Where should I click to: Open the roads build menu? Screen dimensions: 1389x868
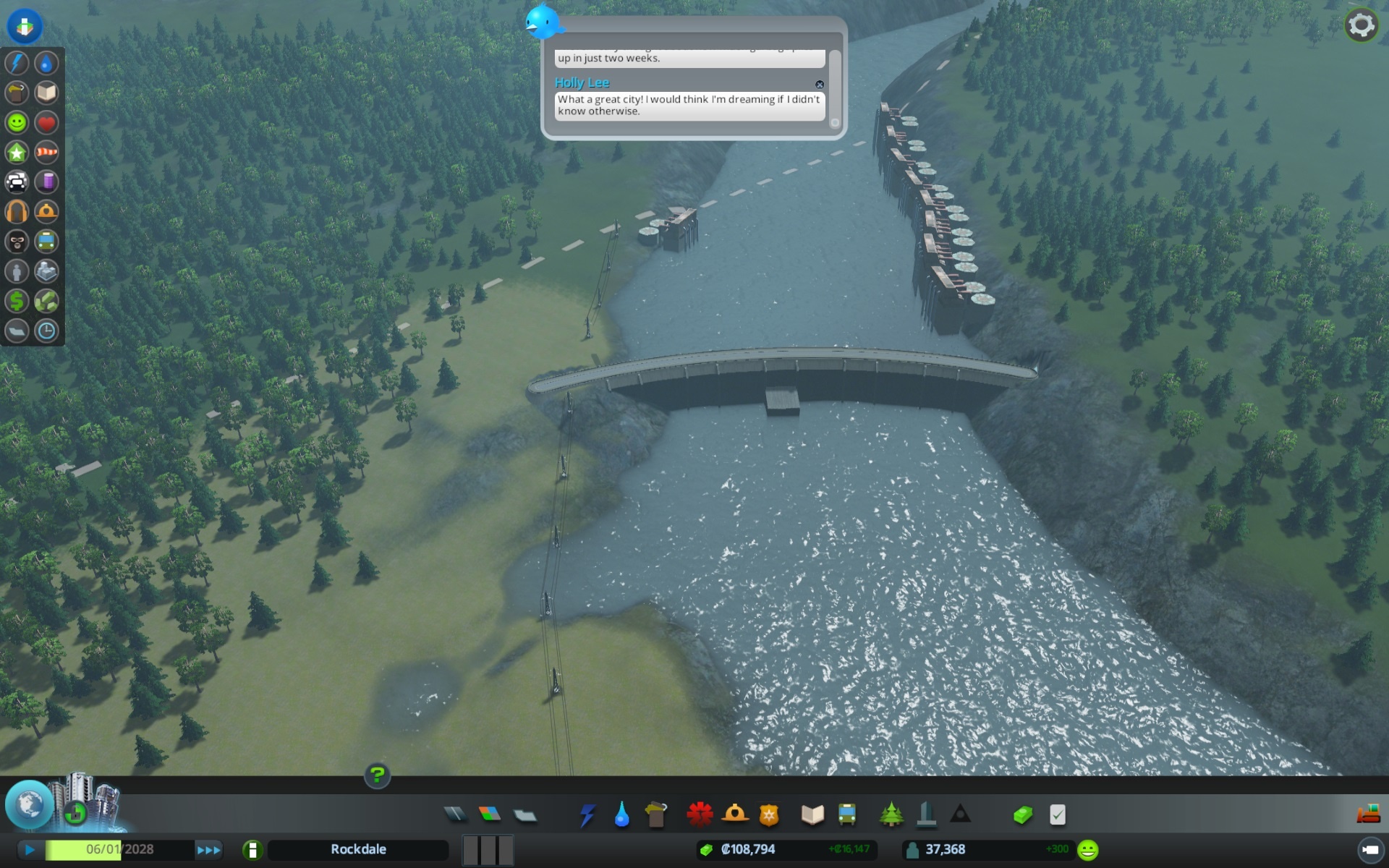point(455,814)
